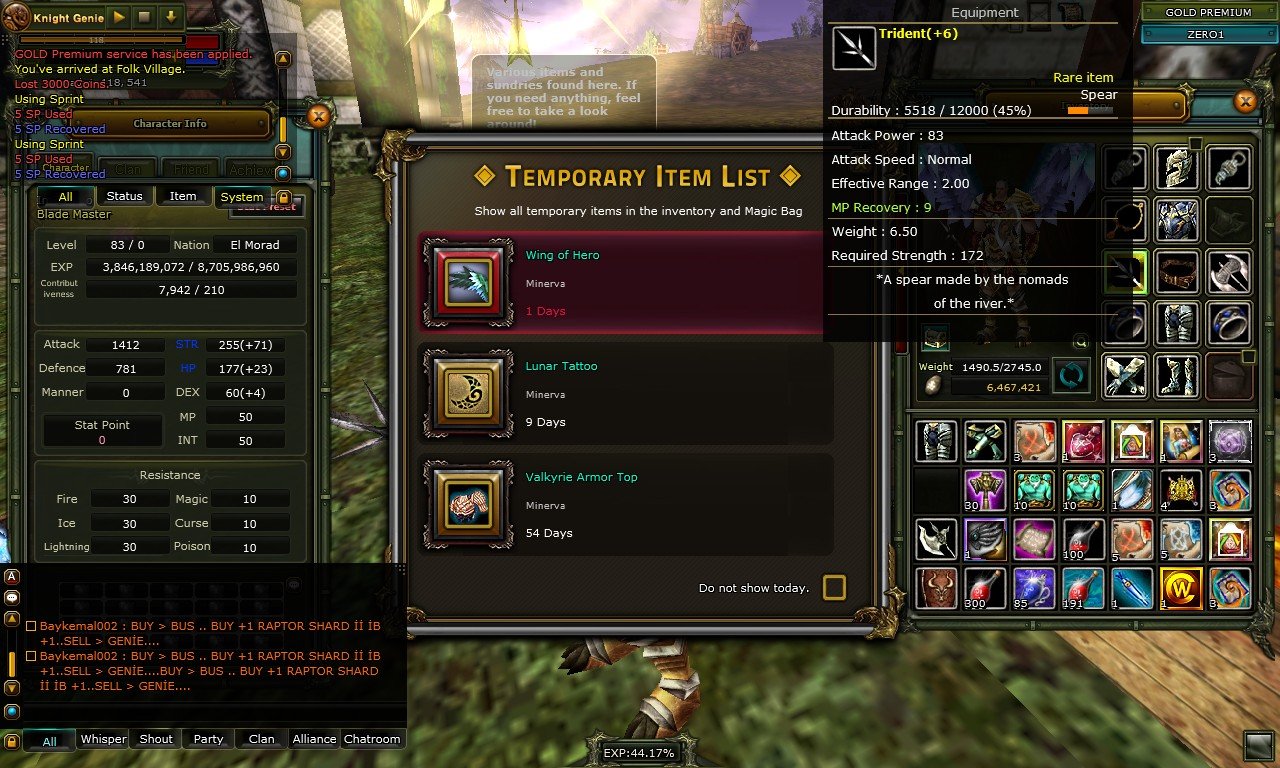Switch chat to the Whisper tab
1280x768 pixels.
coord(103,739)
